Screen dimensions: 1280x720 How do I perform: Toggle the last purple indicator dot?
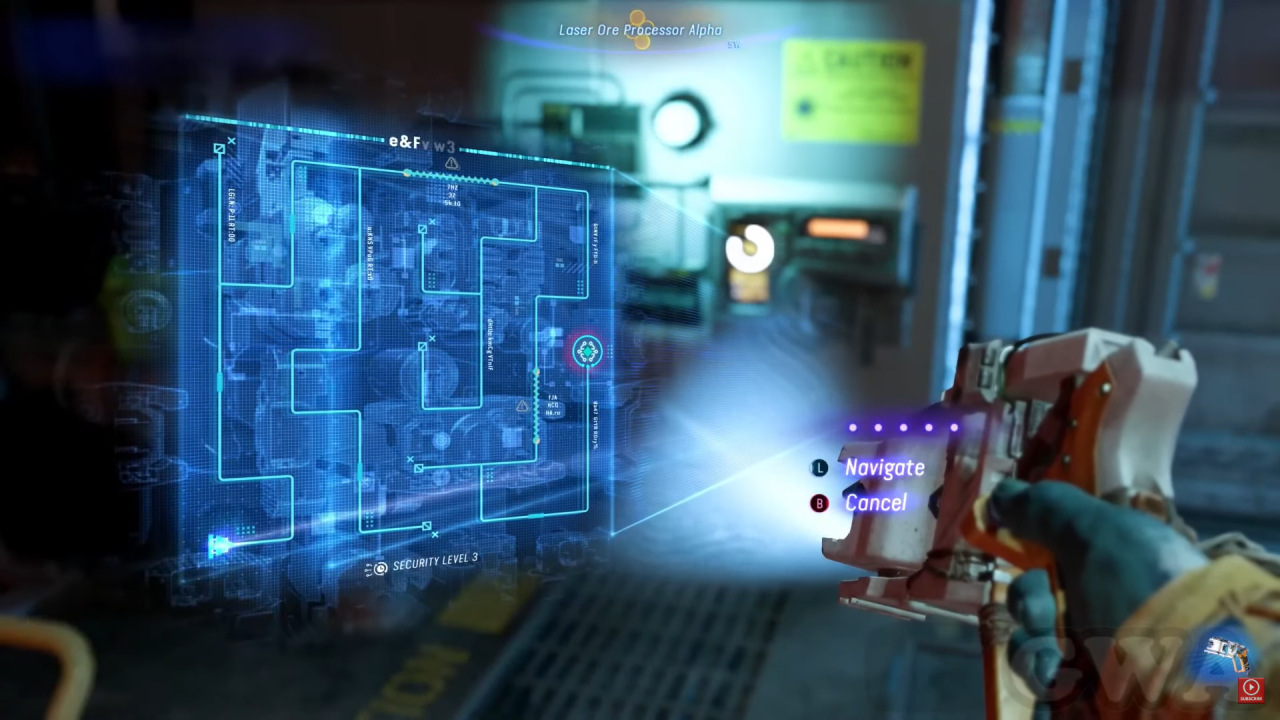[953, 427]
